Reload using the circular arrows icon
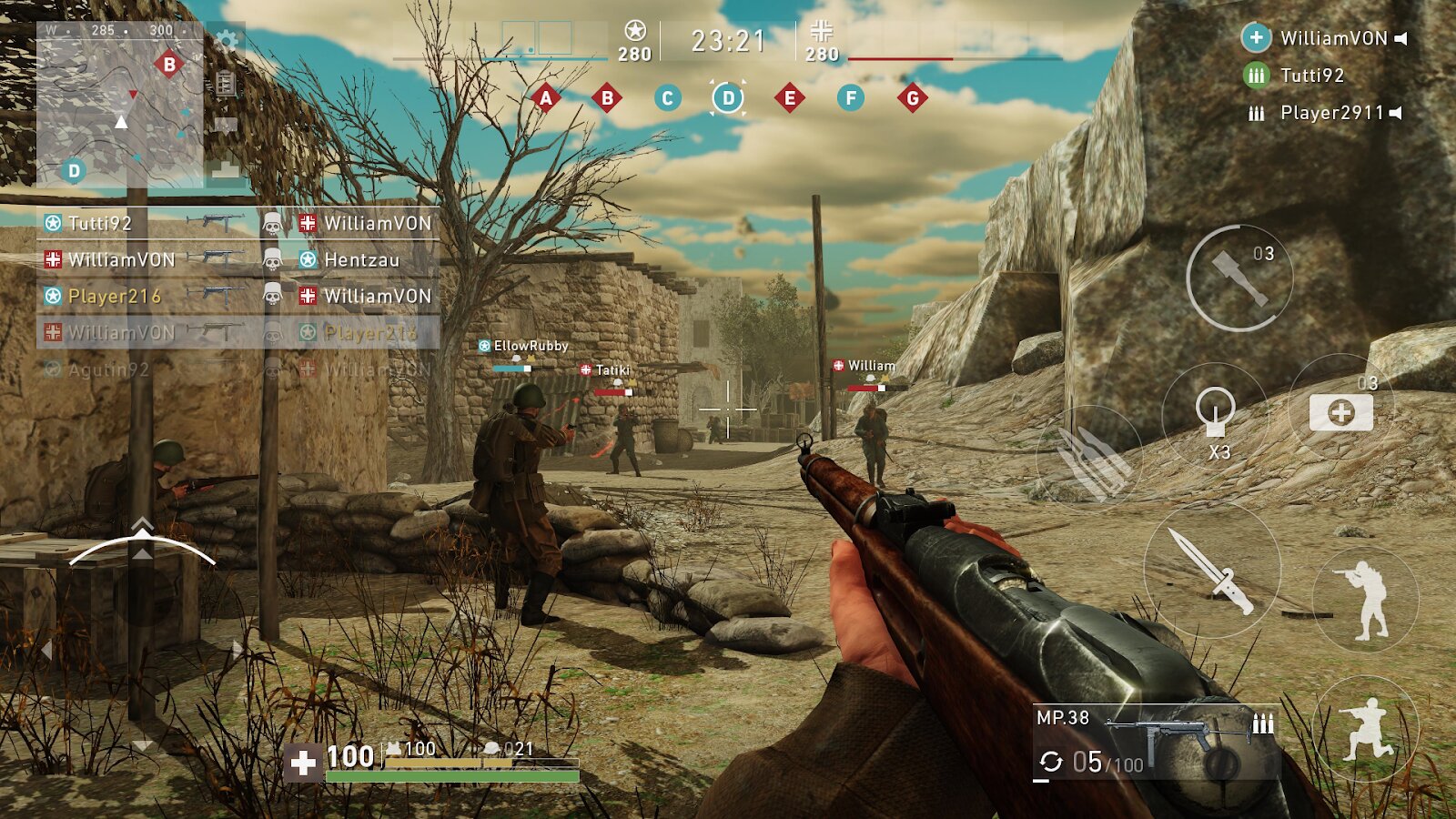This screenshot has height=819, width=1456. 1051,762
